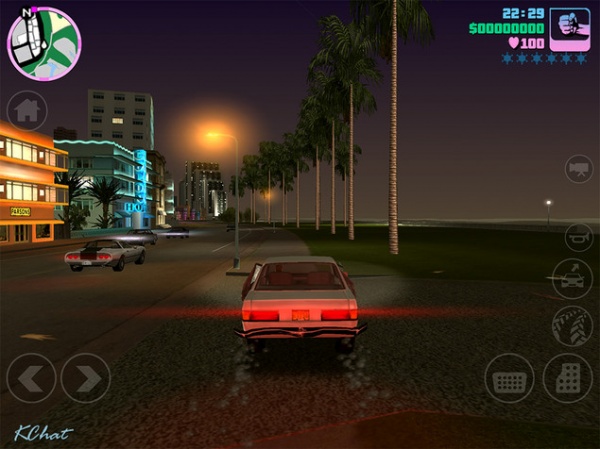Tap the house icon button

27,110
